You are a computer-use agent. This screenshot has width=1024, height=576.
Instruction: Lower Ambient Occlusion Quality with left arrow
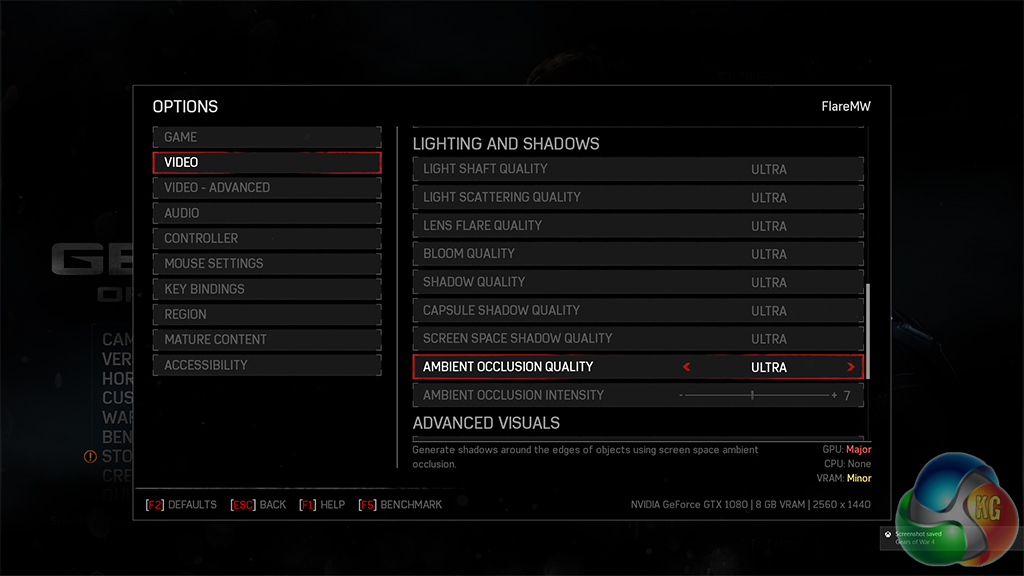coord(687,367)
